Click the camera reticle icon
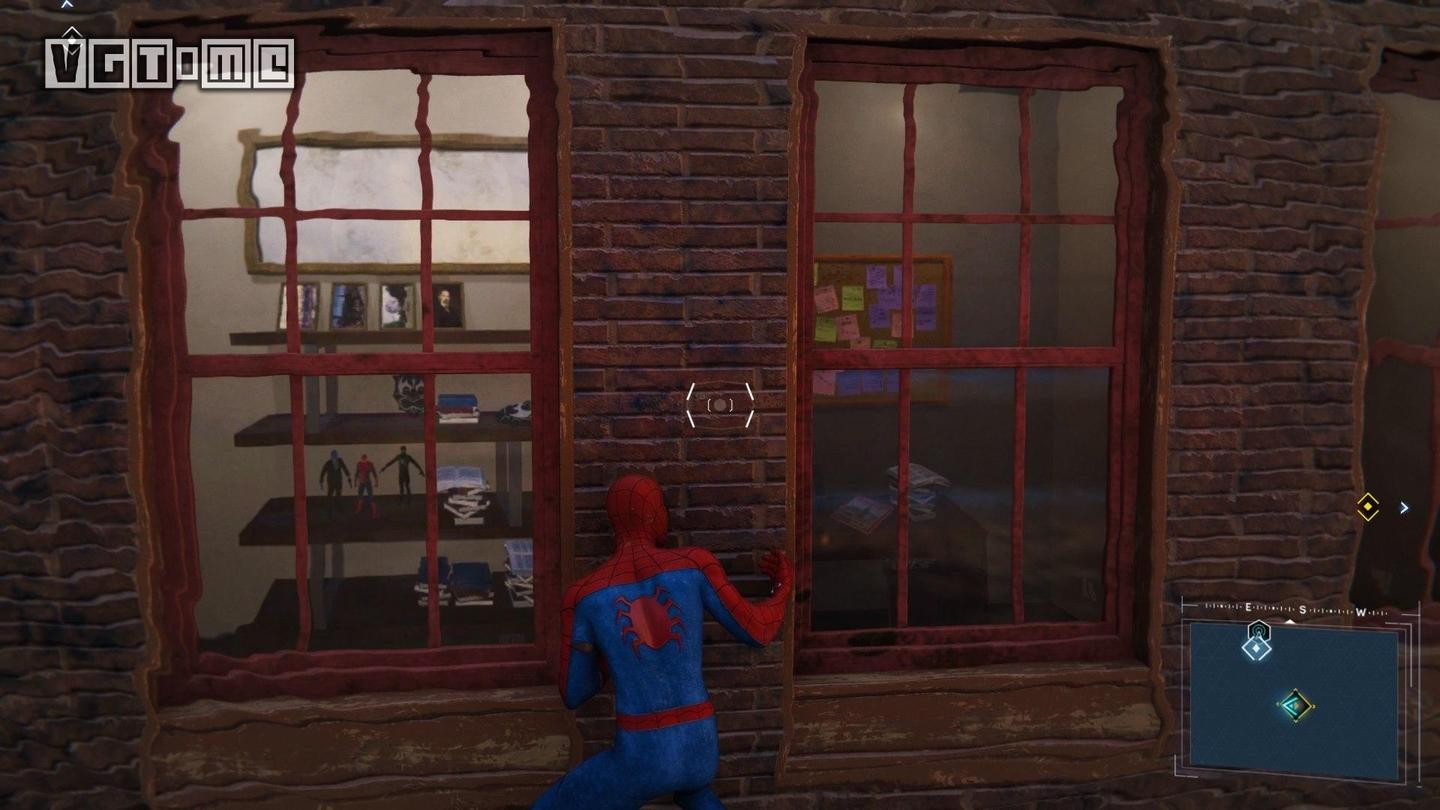Screen dimensions: 1440x810 tap(720, 405)
